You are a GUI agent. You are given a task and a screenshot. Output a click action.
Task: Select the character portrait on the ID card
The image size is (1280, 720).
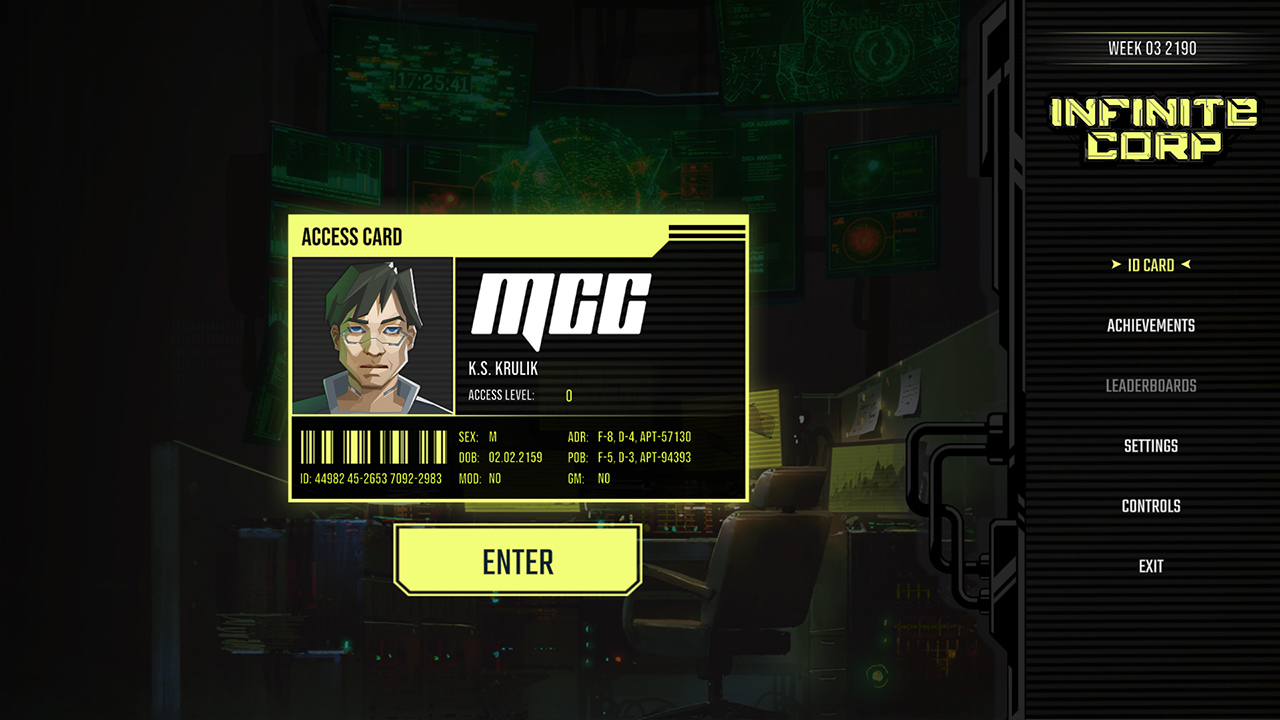pyautogui.click(x=371, y=335)
